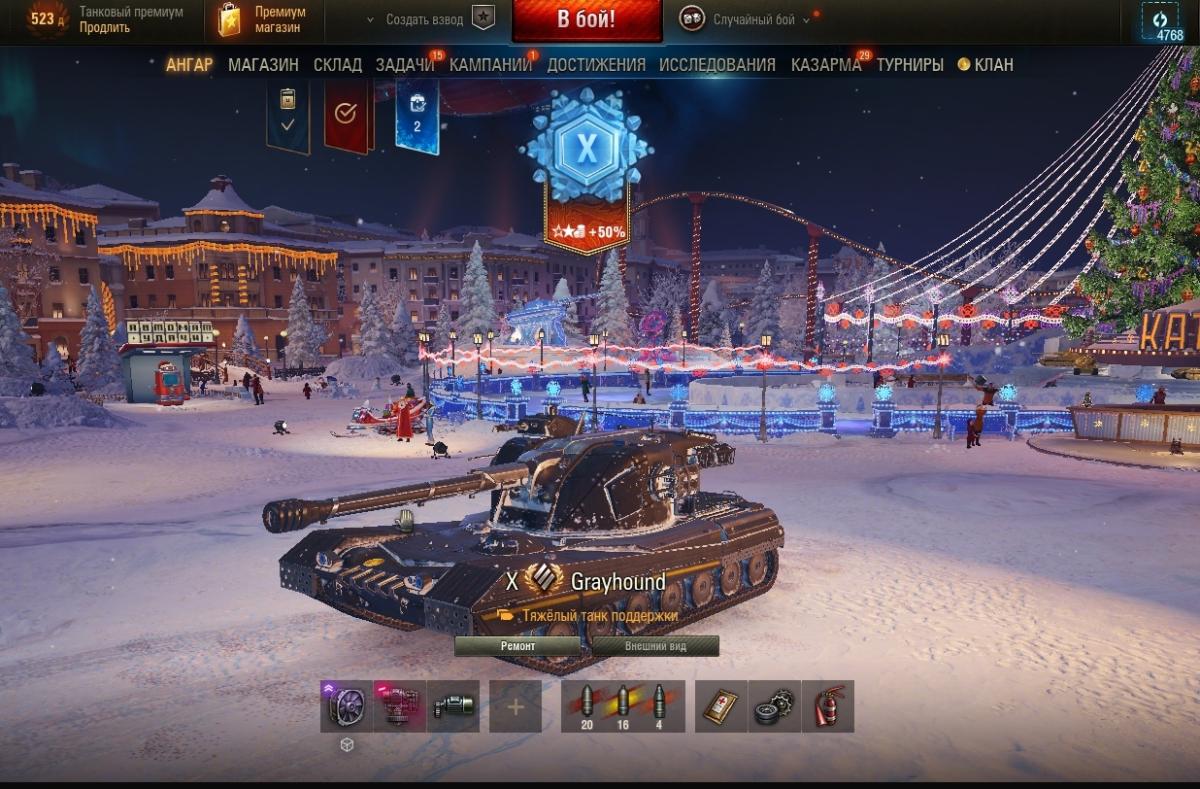The width and height of the screenshot is (1200, 789).
Task: Open the ТУРНИРЫ tournaments tab
Action: [910, 65]
